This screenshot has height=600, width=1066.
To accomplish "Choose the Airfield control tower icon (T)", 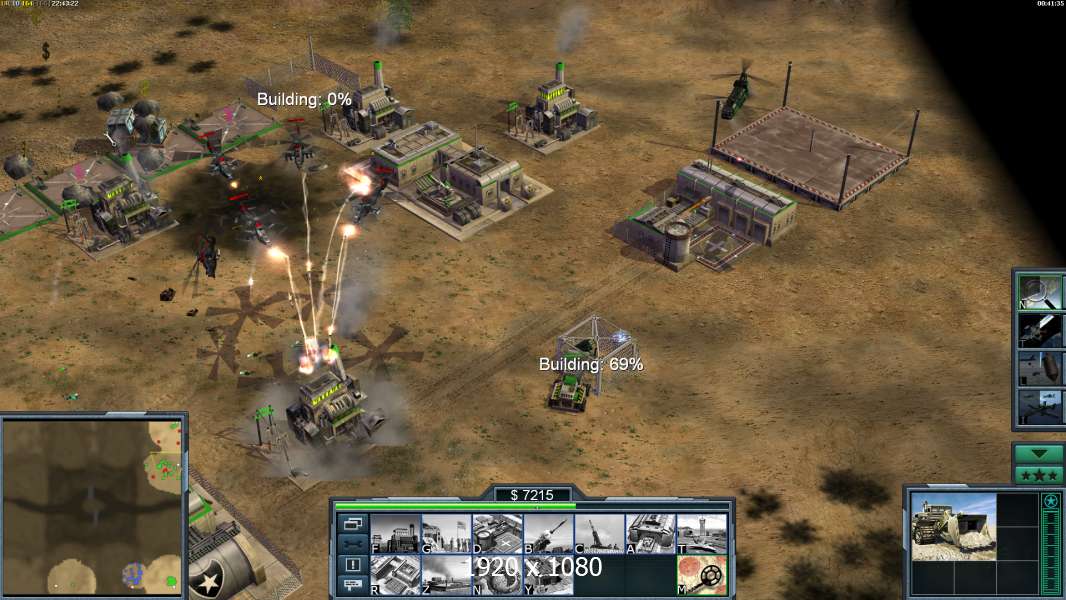I will (x=701, y=534).
